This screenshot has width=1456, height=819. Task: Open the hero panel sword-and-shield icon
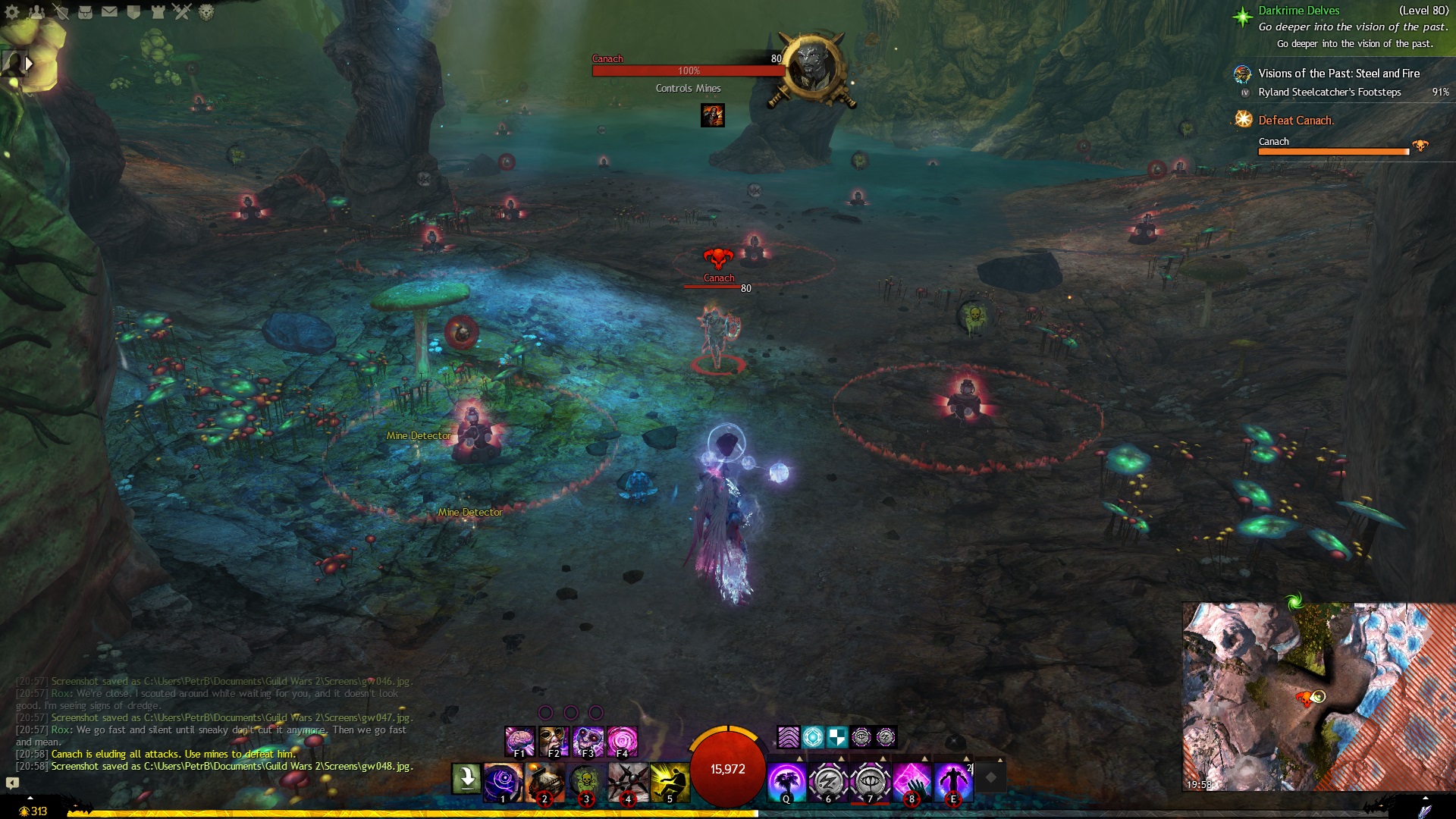[x=61, y=12]
